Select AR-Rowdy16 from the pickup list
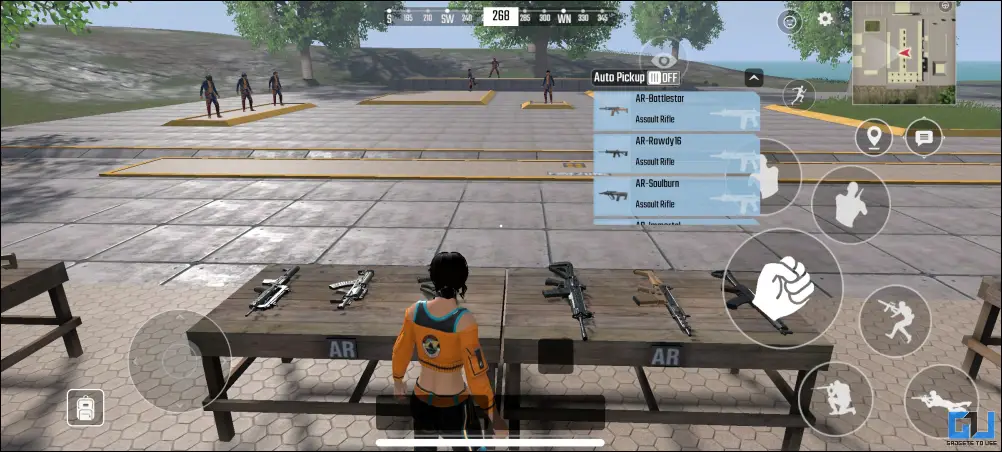The width and height of the screenshot is (1002, 452). (676, 154)
